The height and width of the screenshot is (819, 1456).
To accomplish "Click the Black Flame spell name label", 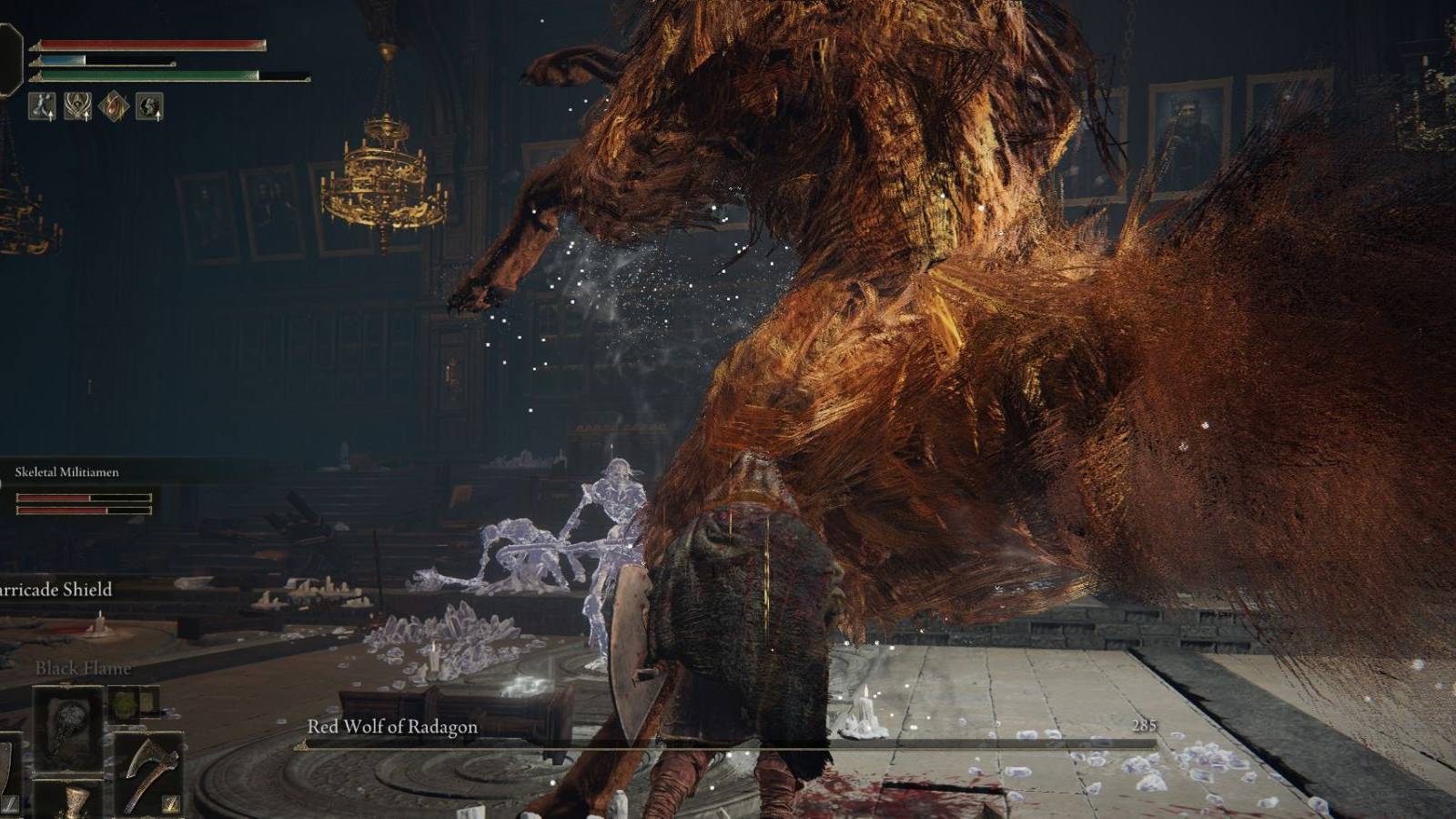I will (82, 667).
